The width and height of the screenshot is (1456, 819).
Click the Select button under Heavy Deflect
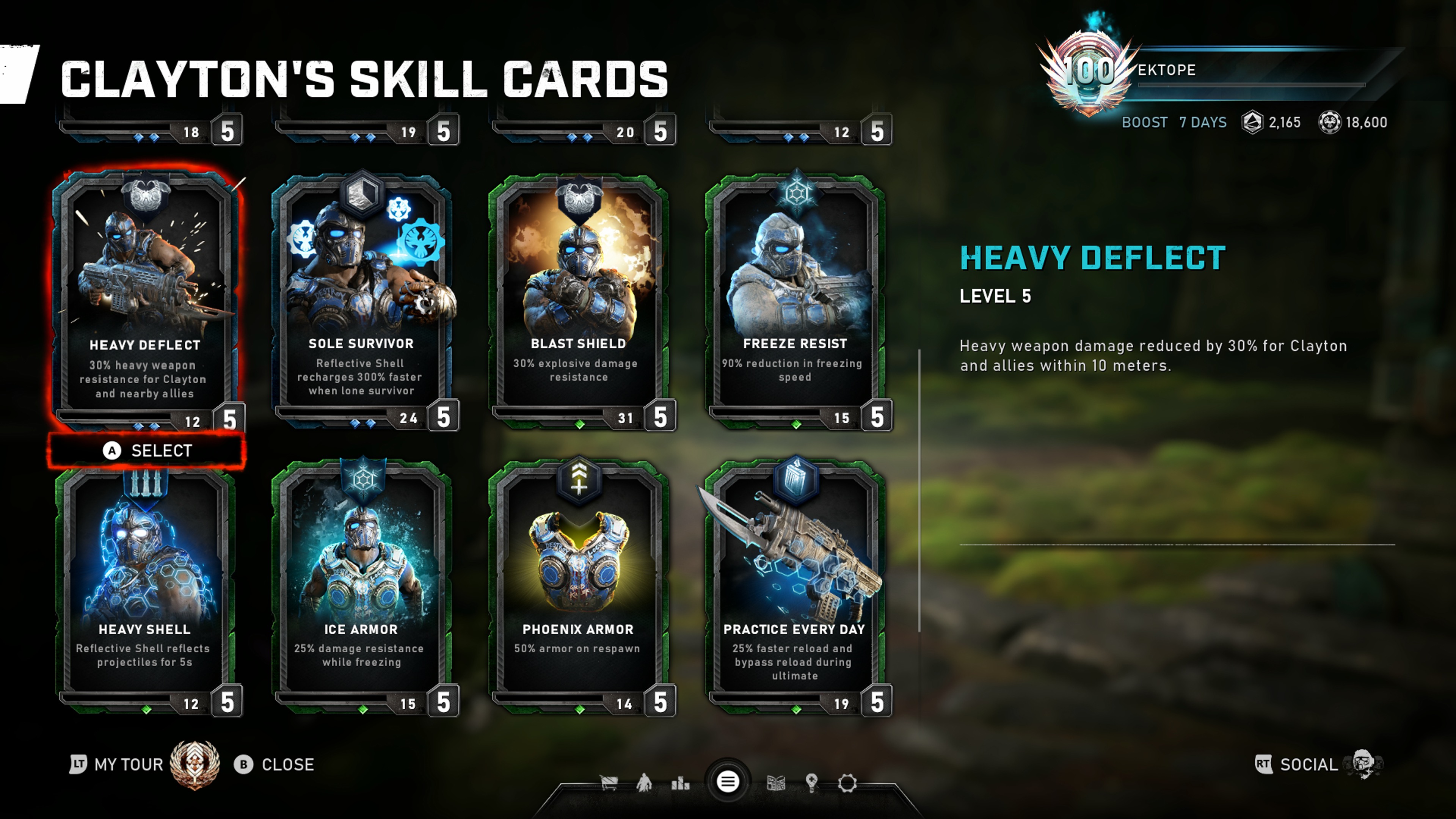click(x=147, y=450)
